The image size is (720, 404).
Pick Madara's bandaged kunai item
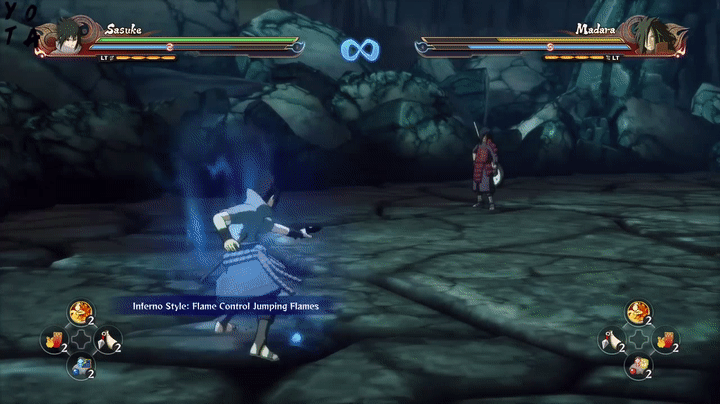click(x=611, y=340)
